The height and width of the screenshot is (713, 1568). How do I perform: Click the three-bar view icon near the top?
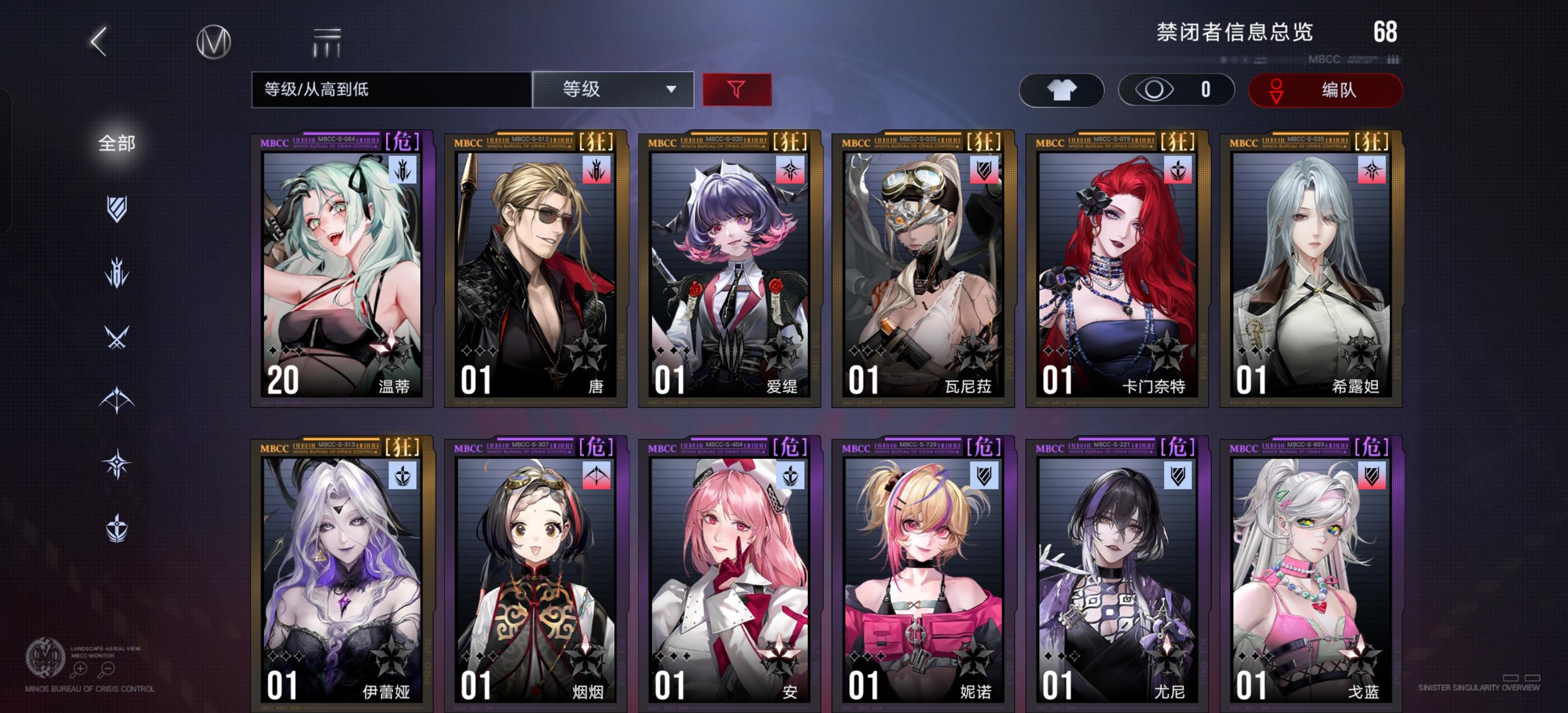coord(327,42)
